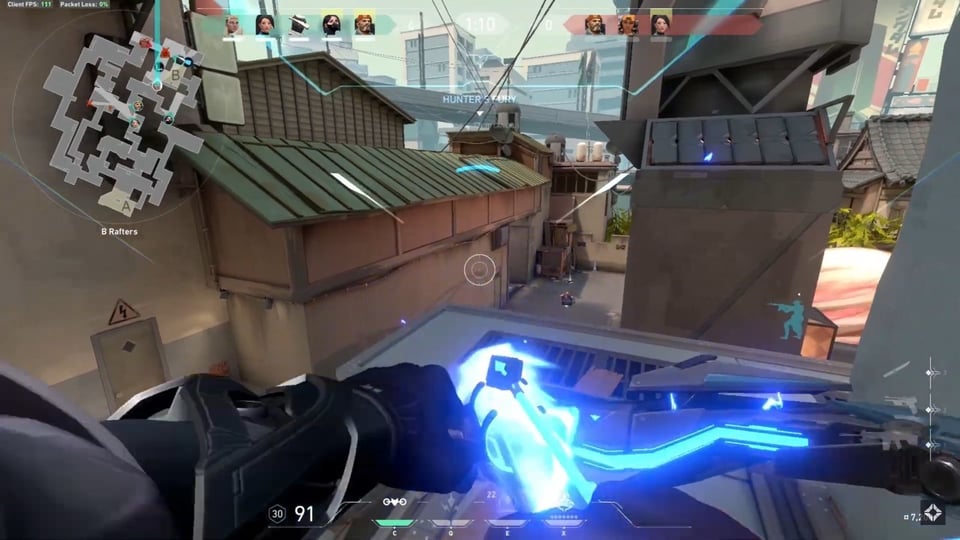Select the bearded agent portrait on the teal team
Viewport: 960px width, 540px height.
pos(364,25)
